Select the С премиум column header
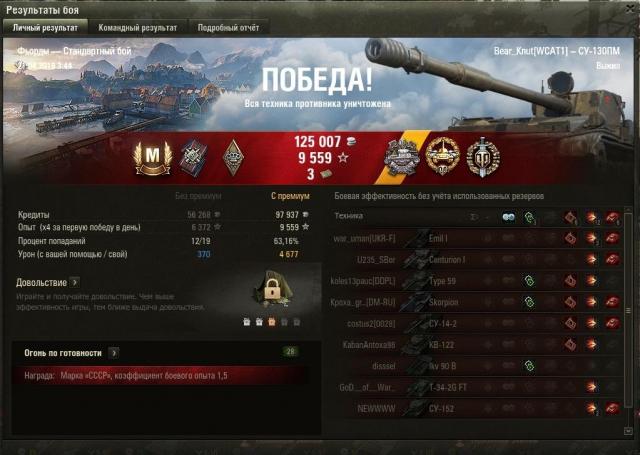This screenshot has width=640, height=455. [286, 196]
